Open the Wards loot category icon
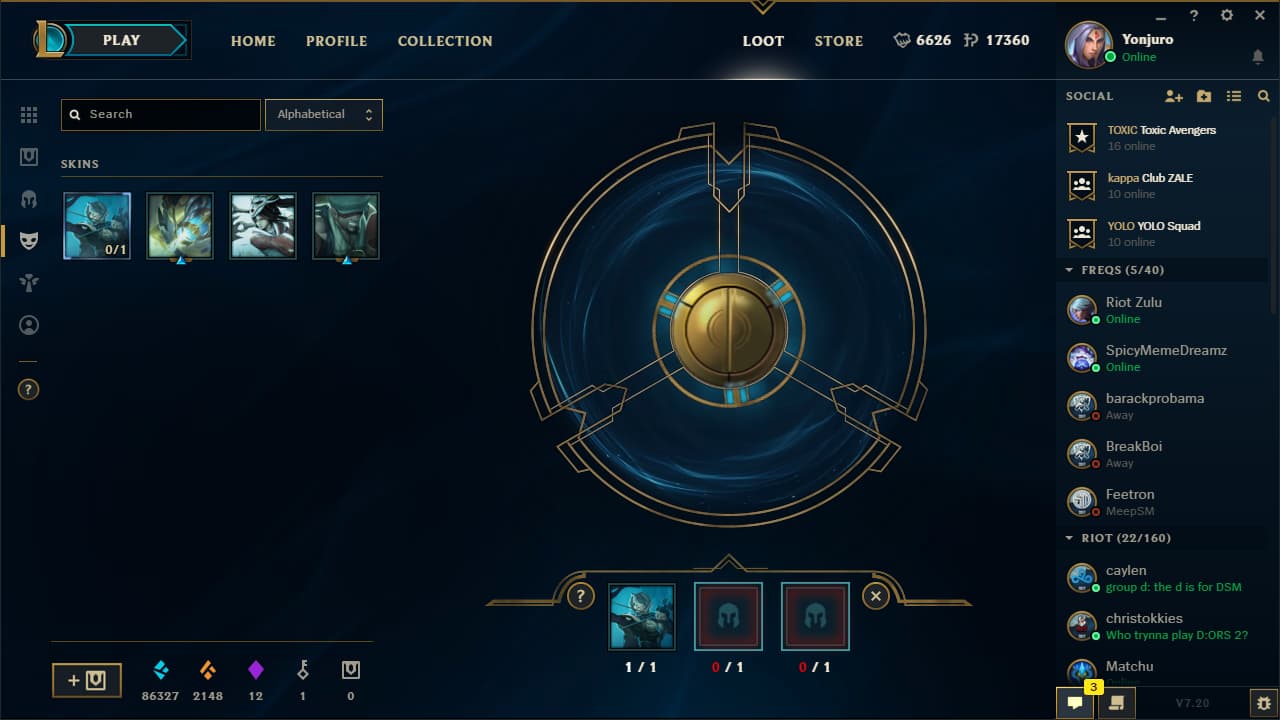Image resolution: width=1280 pixels, height=720 pixels. pyautogui.click(x=29, y=282)
